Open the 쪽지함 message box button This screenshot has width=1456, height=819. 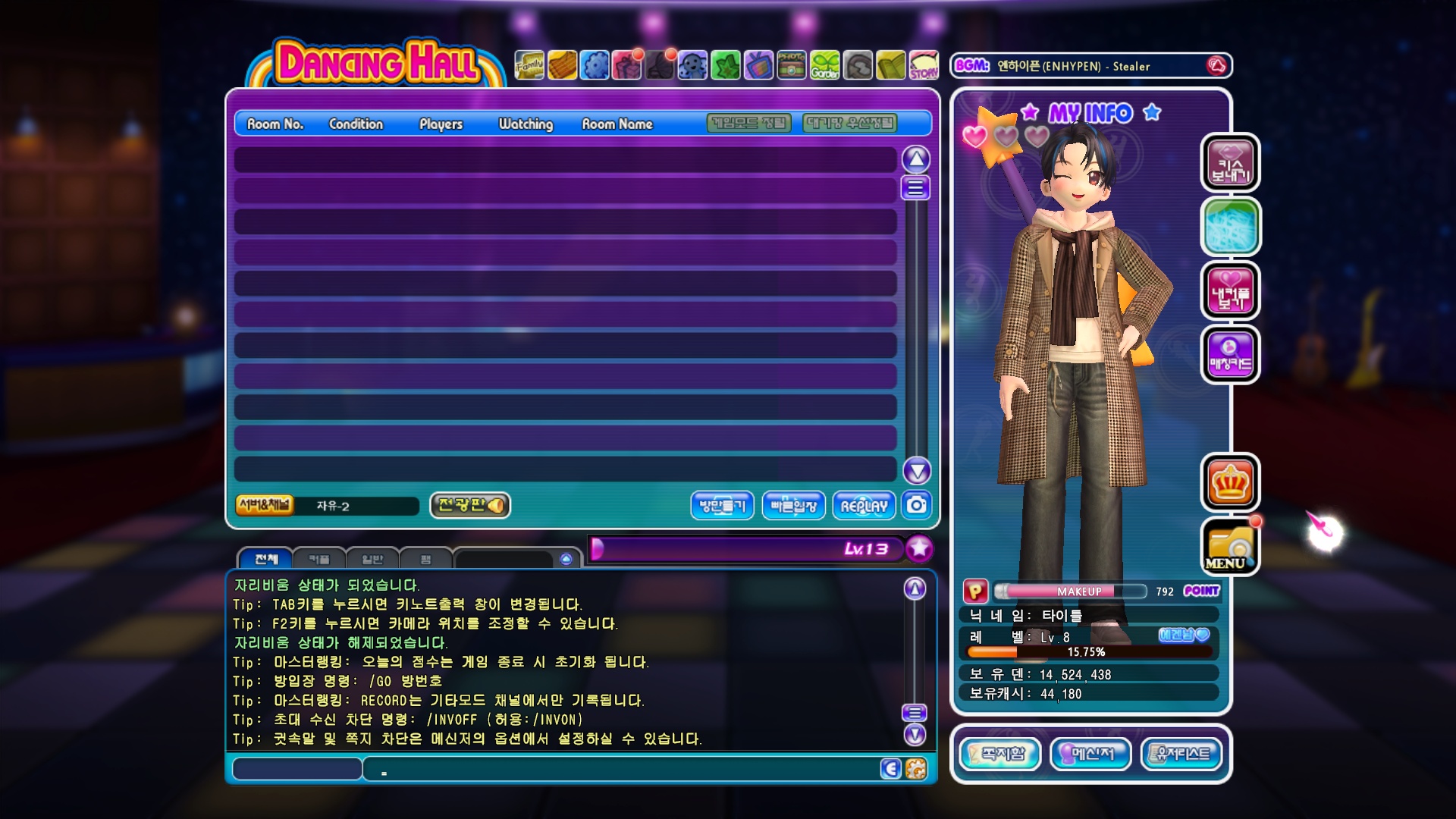(1001, 754)
